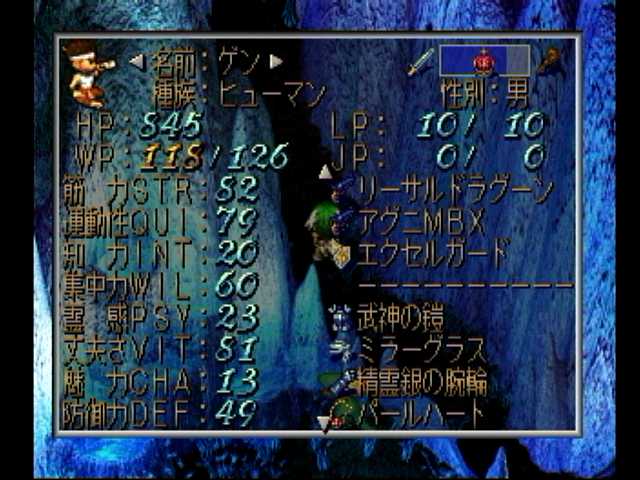The image size is (640, 480).
Task: Click the character portrait of ゲン
Action: pos(88,73)
